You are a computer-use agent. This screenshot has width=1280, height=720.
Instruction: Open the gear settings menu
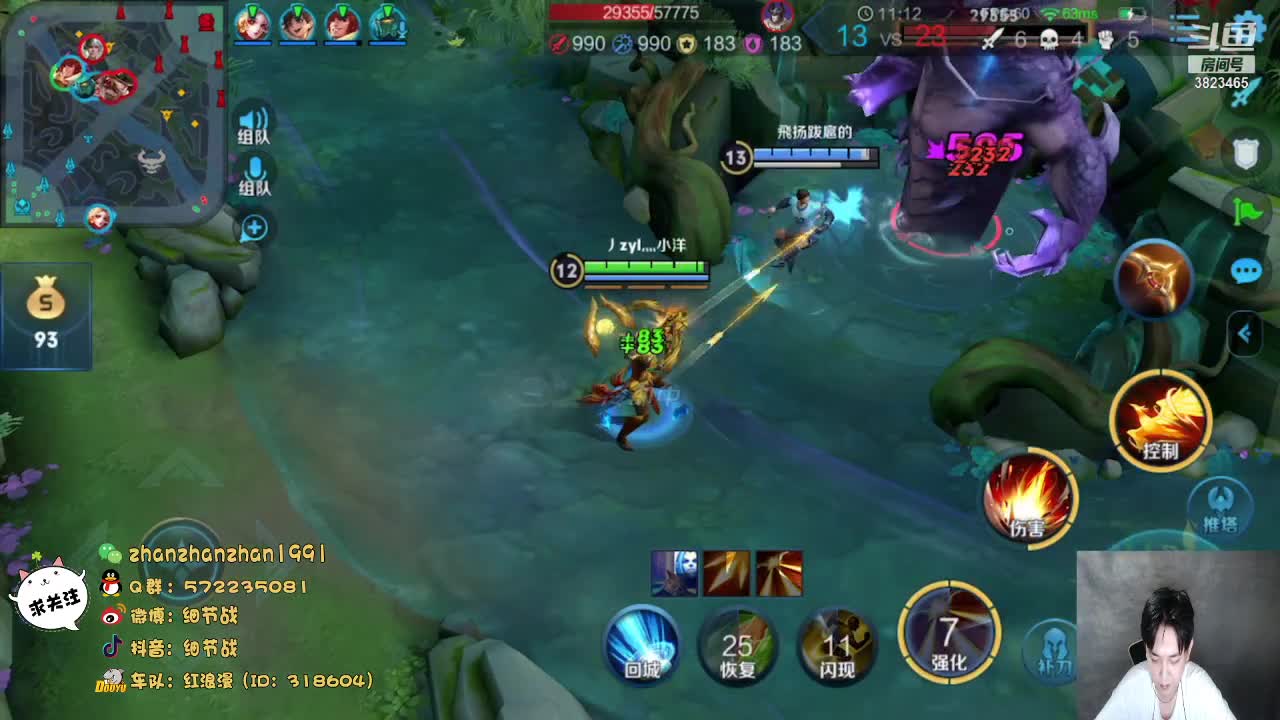pyautogui.click(x=1250, y=25)
